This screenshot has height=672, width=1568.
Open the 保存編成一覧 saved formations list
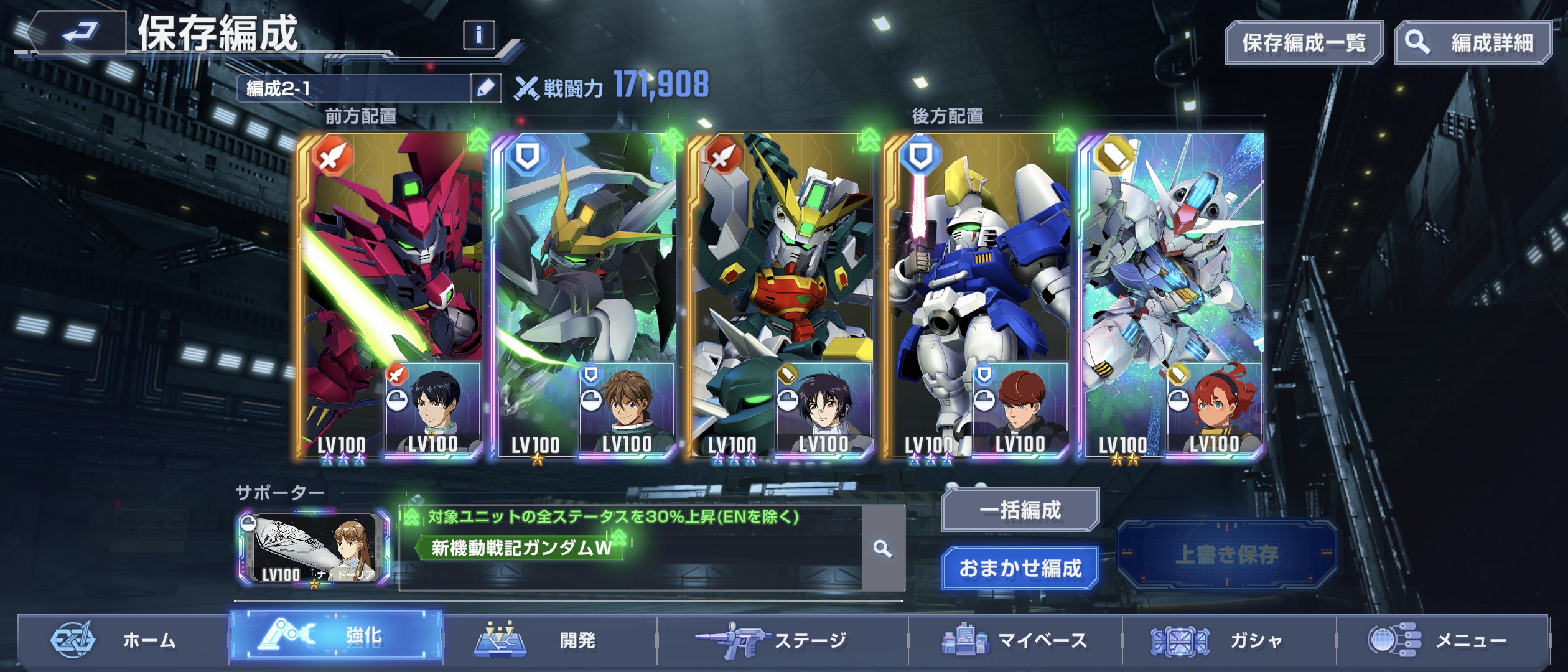(x=1304, y=43)
